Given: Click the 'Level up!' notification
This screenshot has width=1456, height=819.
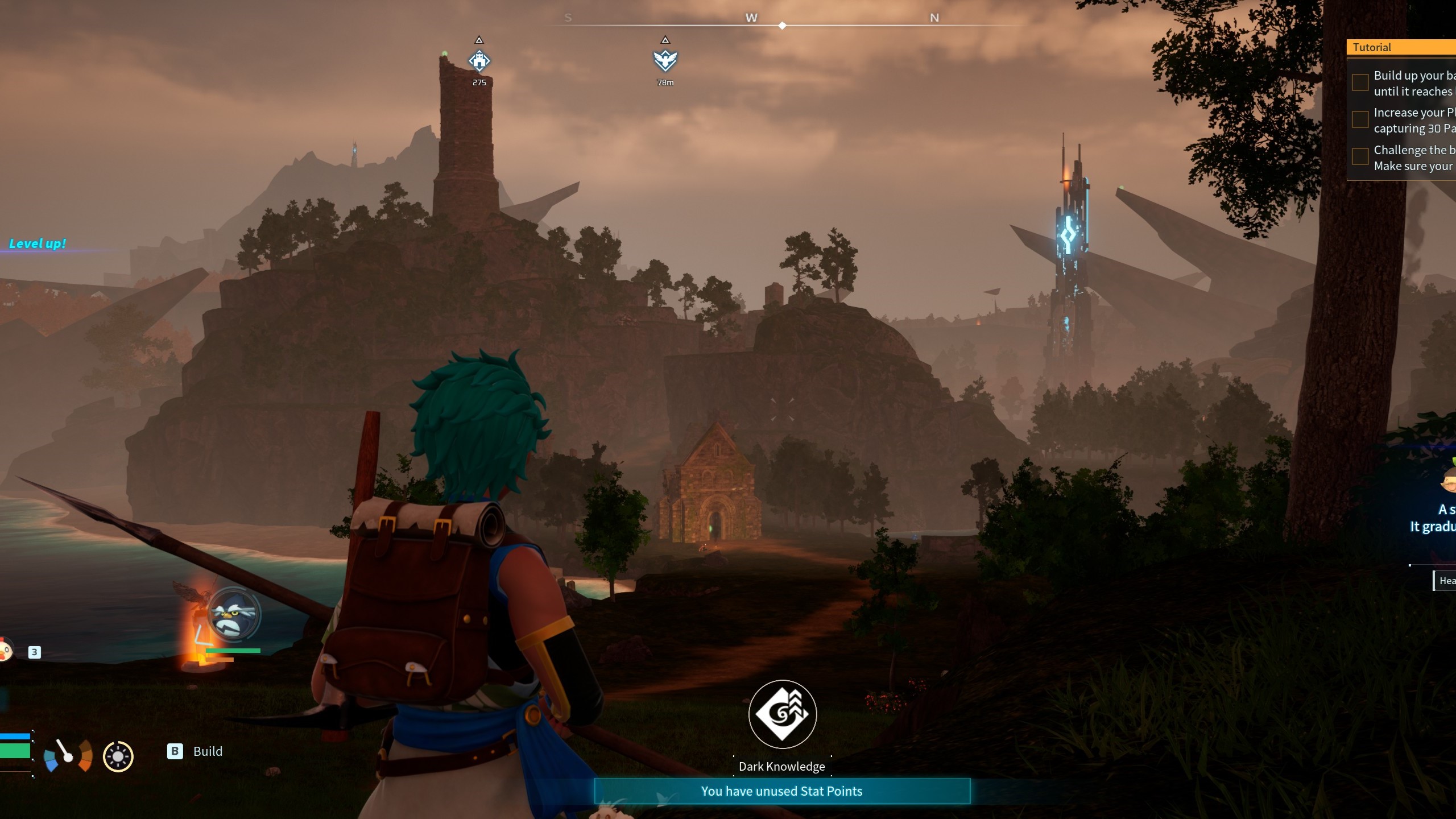Looking at the screenshot, I should tap(38, 243).
